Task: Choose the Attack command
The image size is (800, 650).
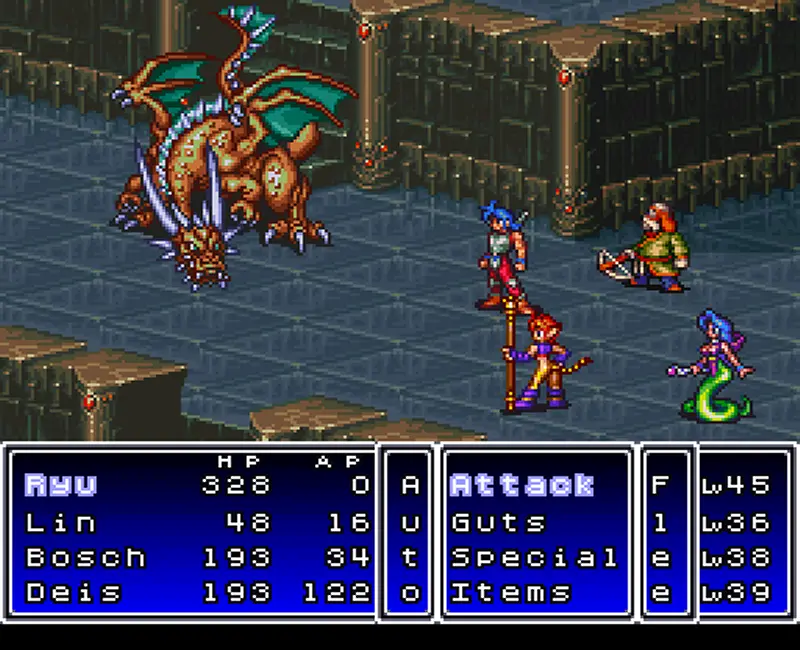Action: click(x=522, y=486)
